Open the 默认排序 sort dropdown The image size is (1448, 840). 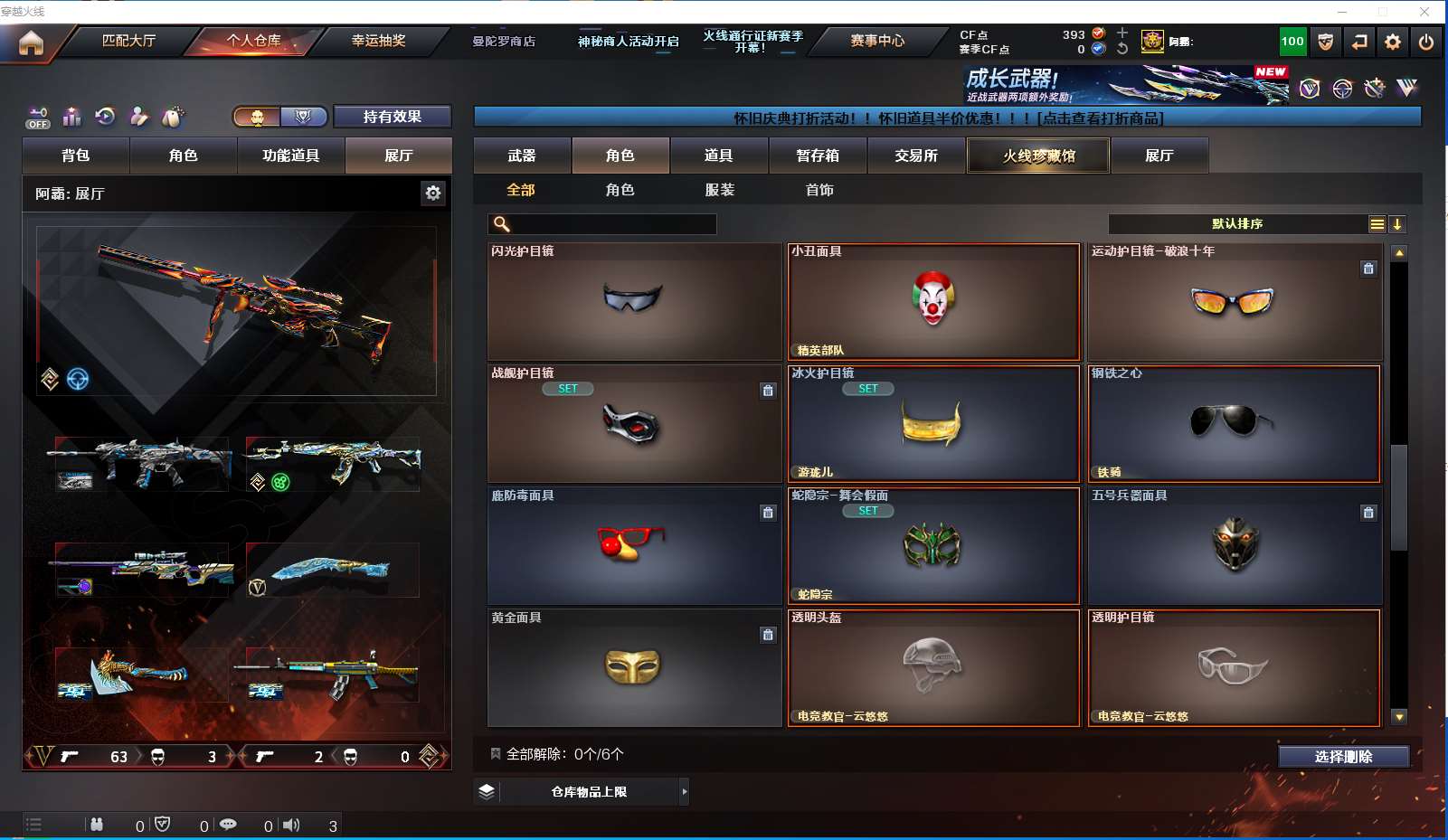[x=1237, y=224]
